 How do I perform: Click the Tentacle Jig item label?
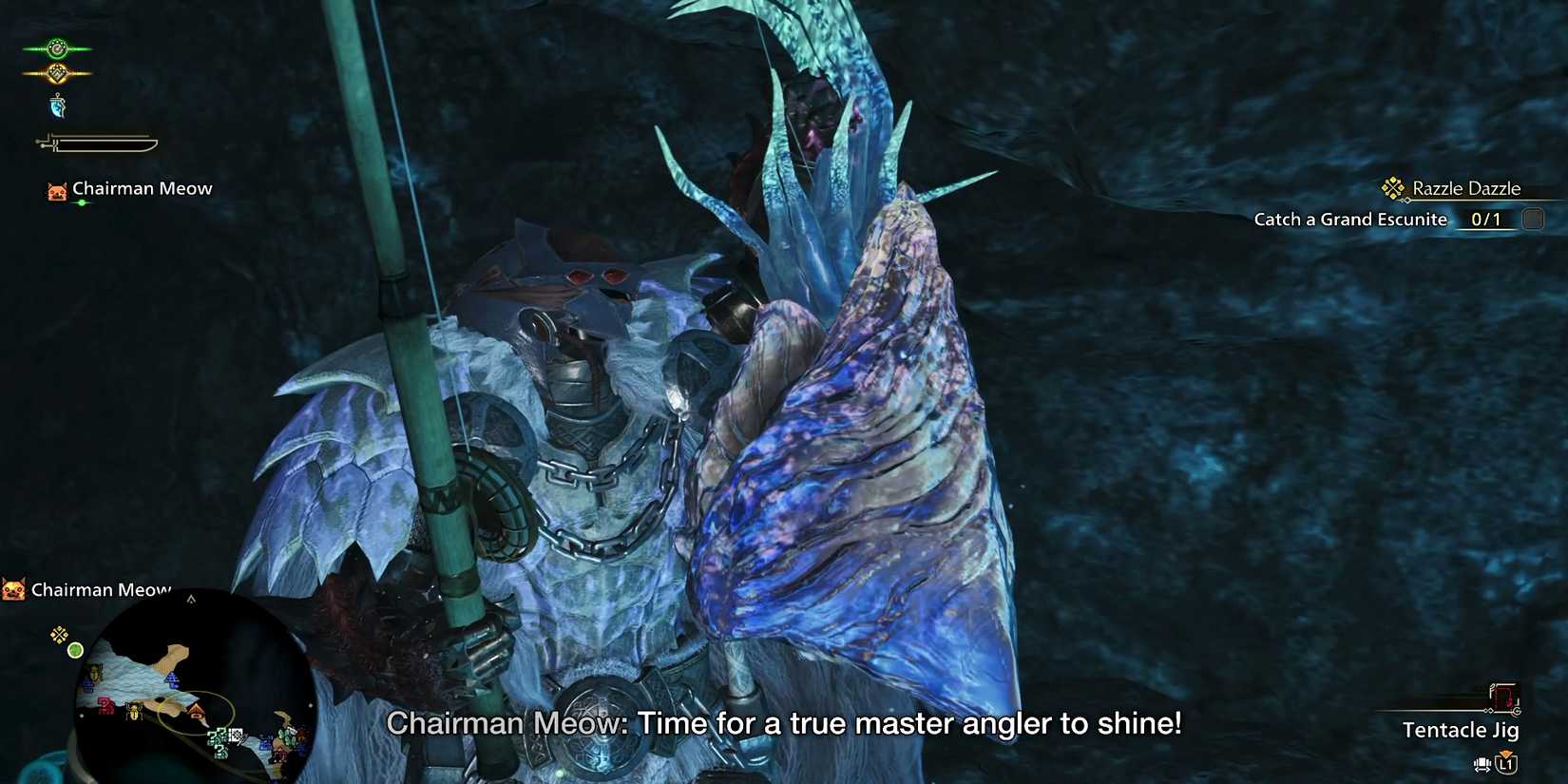pyautogui.click(x=1462, y=730)
